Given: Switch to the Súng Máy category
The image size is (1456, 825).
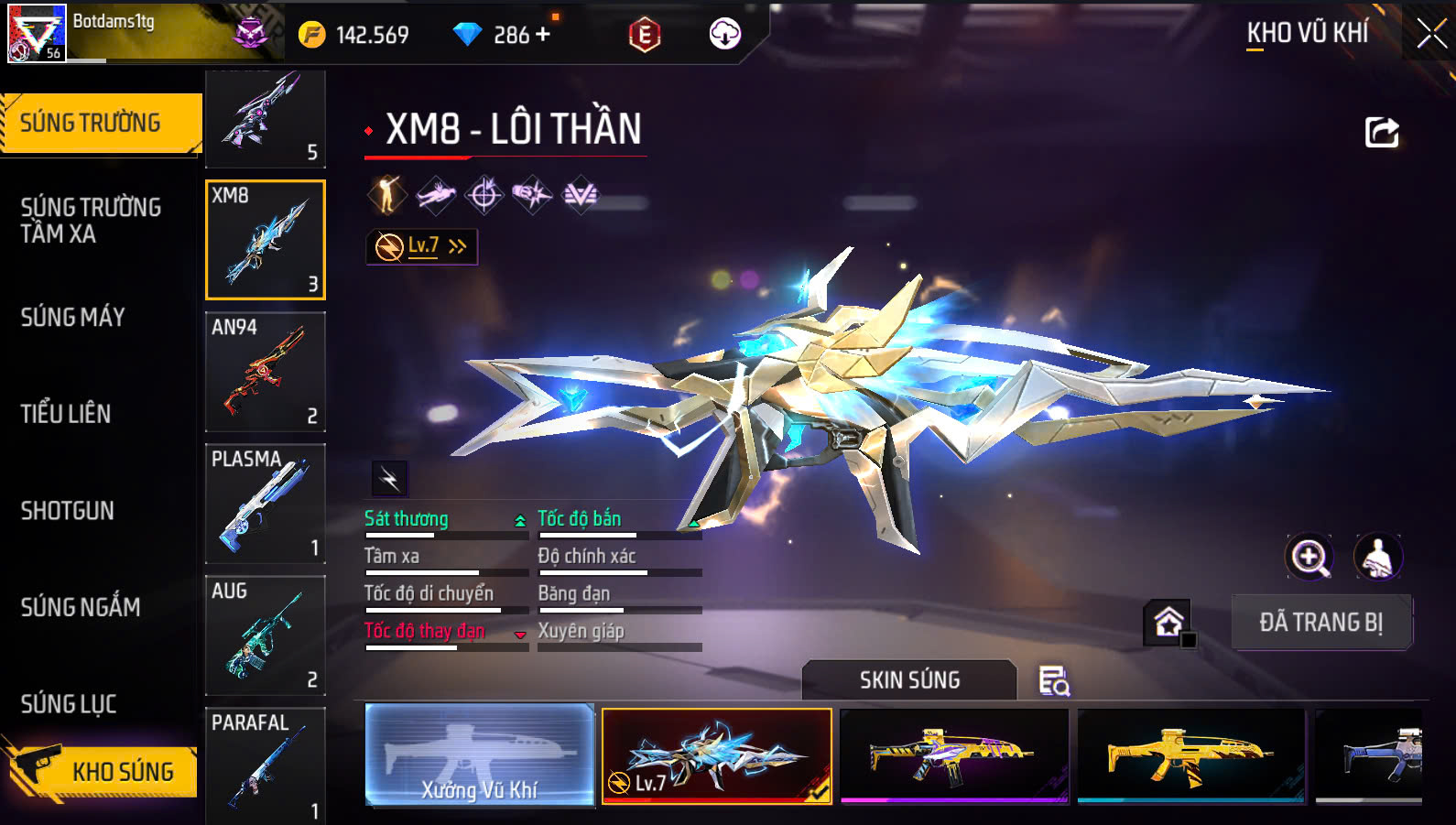Looking at the screenshot, I should pyautogui.click(x=73, y=318).
